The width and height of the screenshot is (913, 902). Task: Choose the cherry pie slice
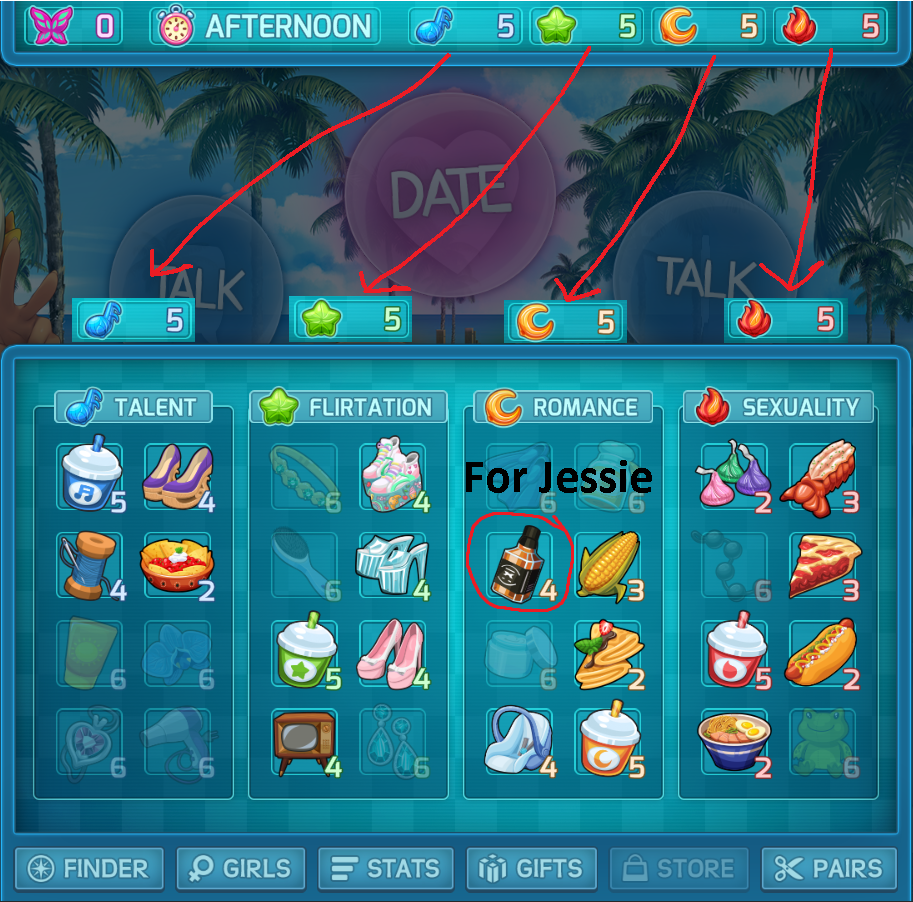[822, 566]
